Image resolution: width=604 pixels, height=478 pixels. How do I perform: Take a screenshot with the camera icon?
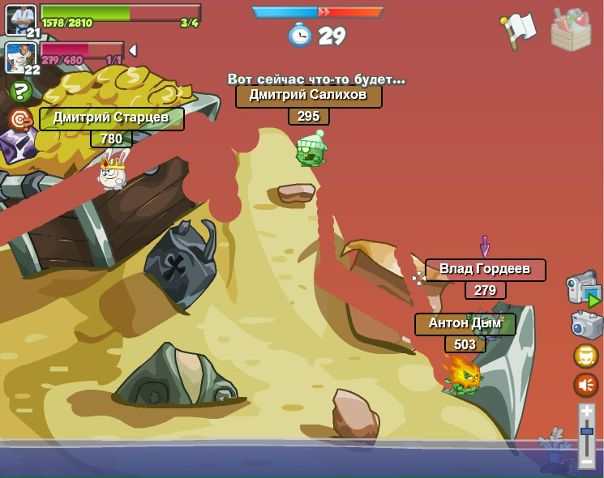(586, 324)
